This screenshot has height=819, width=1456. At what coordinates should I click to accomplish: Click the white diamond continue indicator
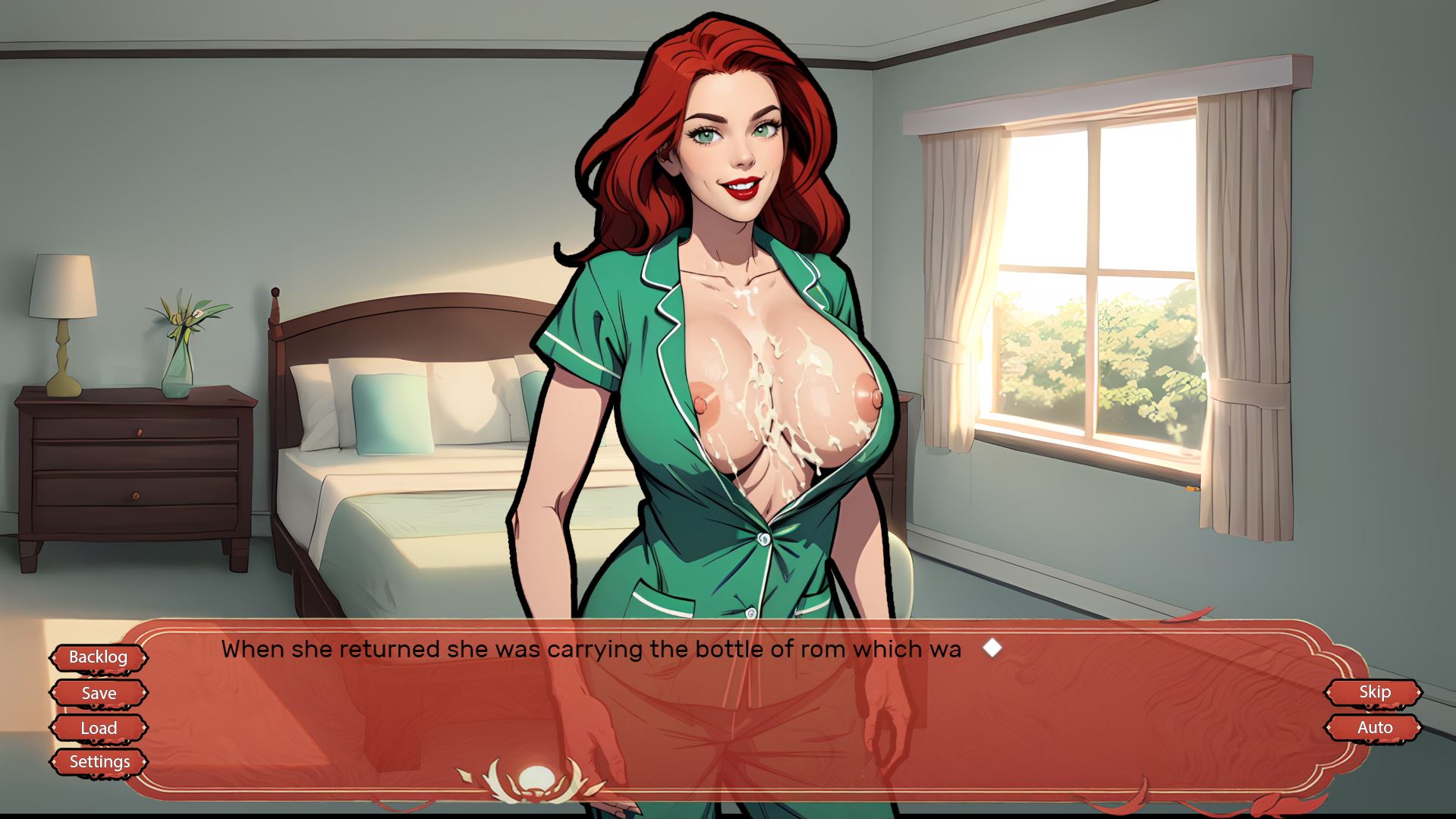pyautogui.click(x=992, y=648)
